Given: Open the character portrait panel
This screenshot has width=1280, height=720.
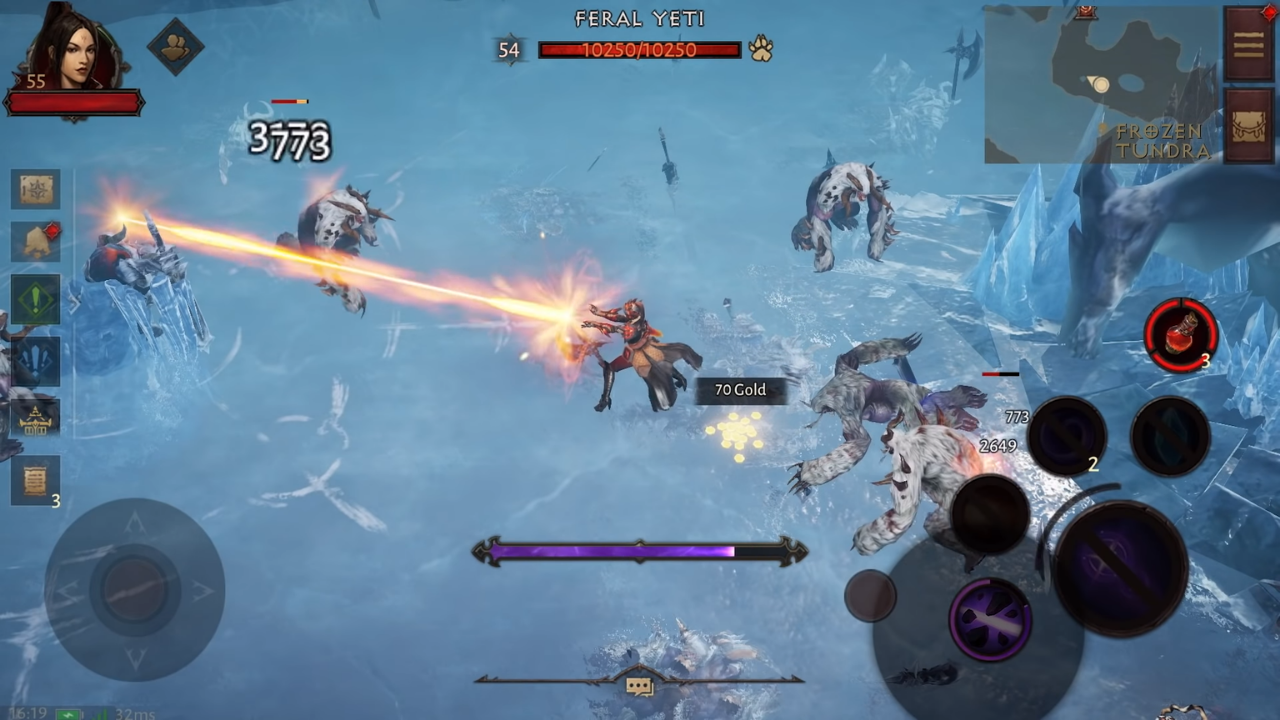Looking at the screenshot, I should click(x=74, y=50).
